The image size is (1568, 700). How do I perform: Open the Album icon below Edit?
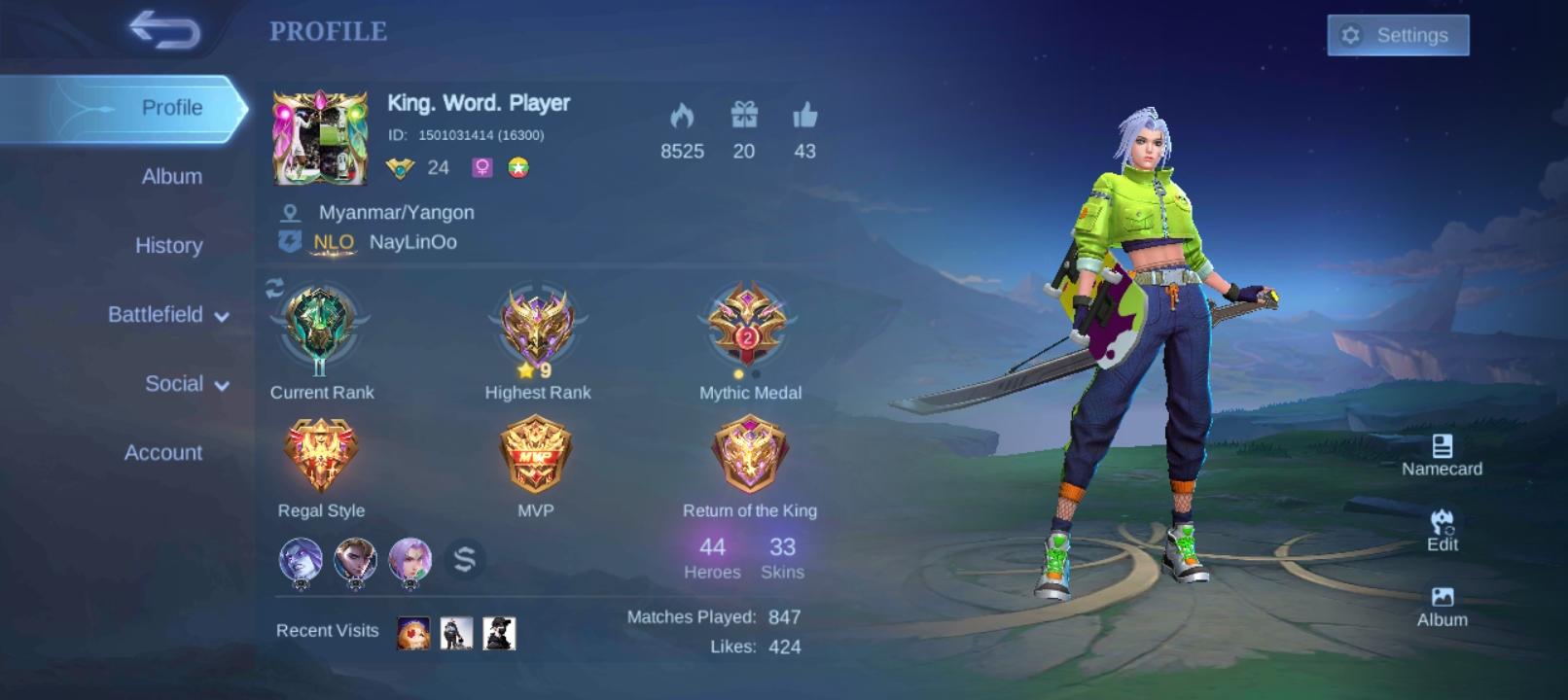pyautogui.click(x=1443, y=592)
